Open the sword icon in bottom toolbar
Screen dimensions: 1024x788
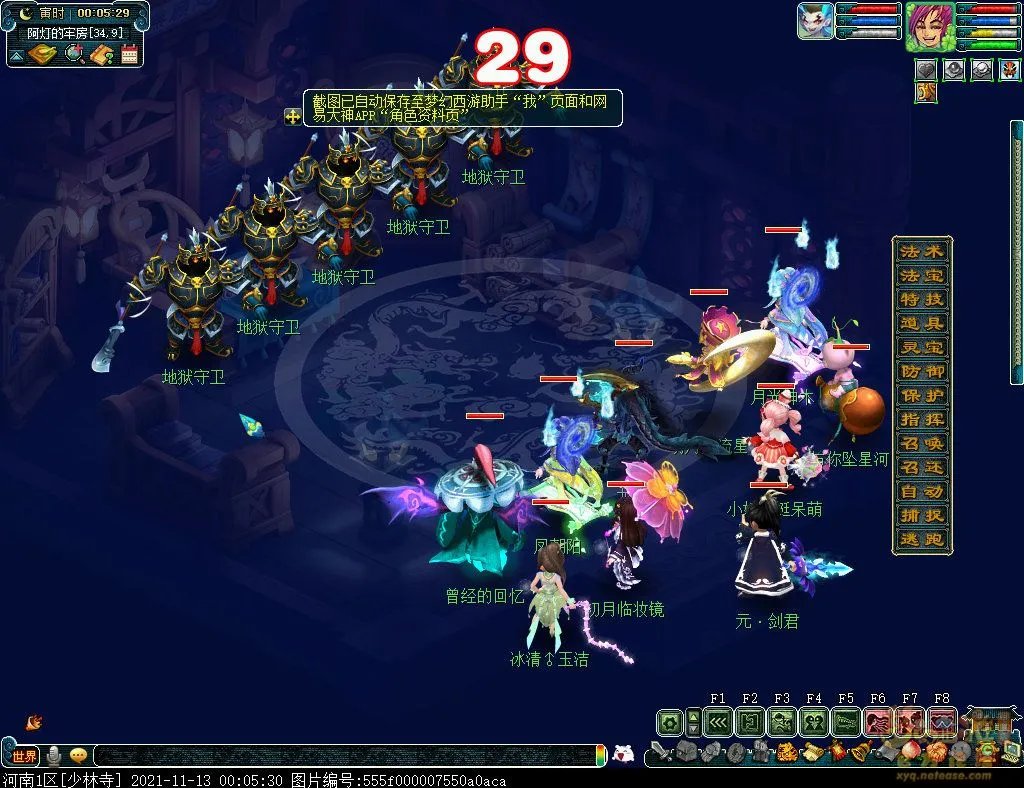click(x=661, y=752)
